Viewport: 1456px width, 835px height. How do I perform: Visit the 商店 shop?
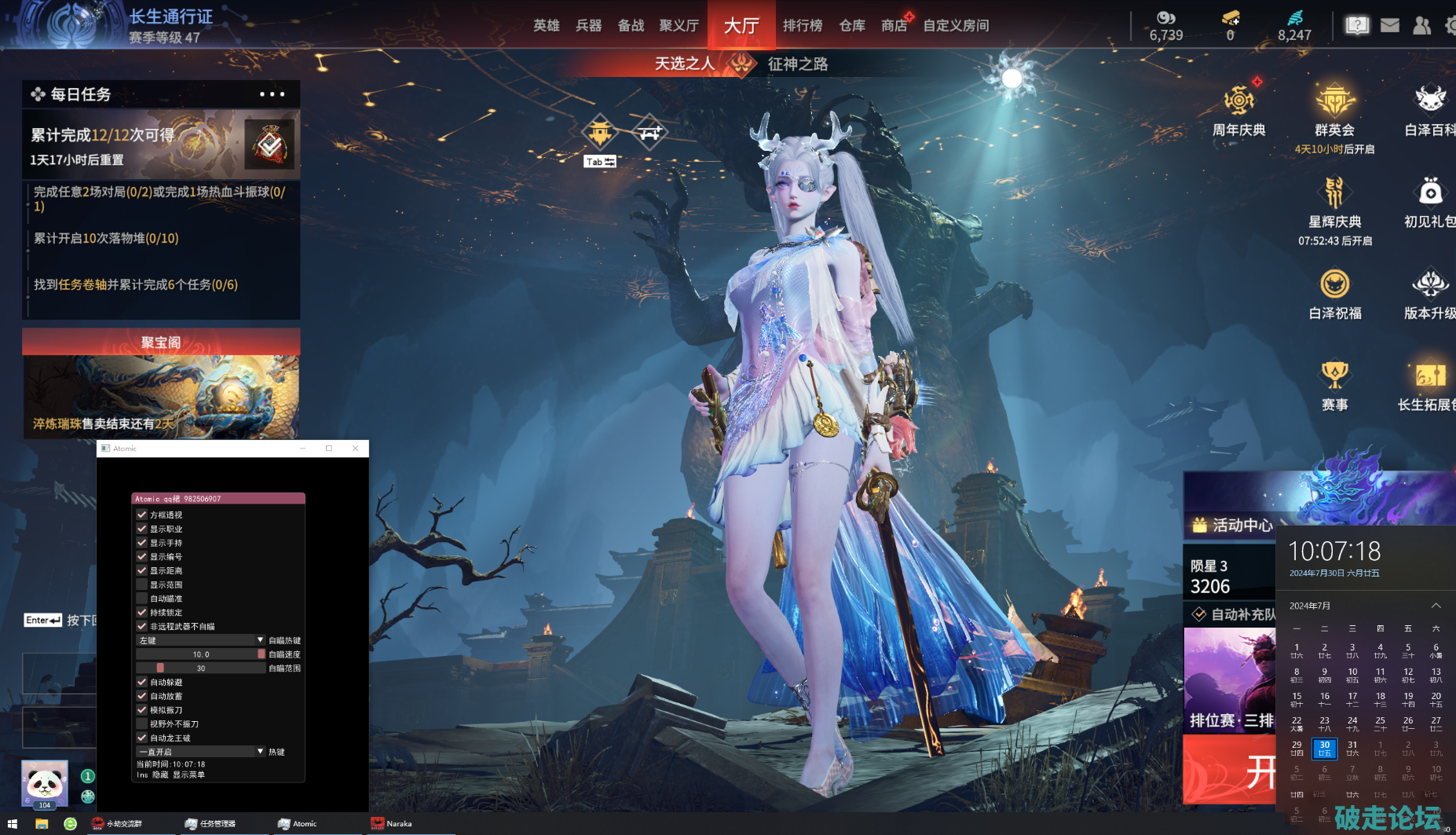tap(894, 26)
